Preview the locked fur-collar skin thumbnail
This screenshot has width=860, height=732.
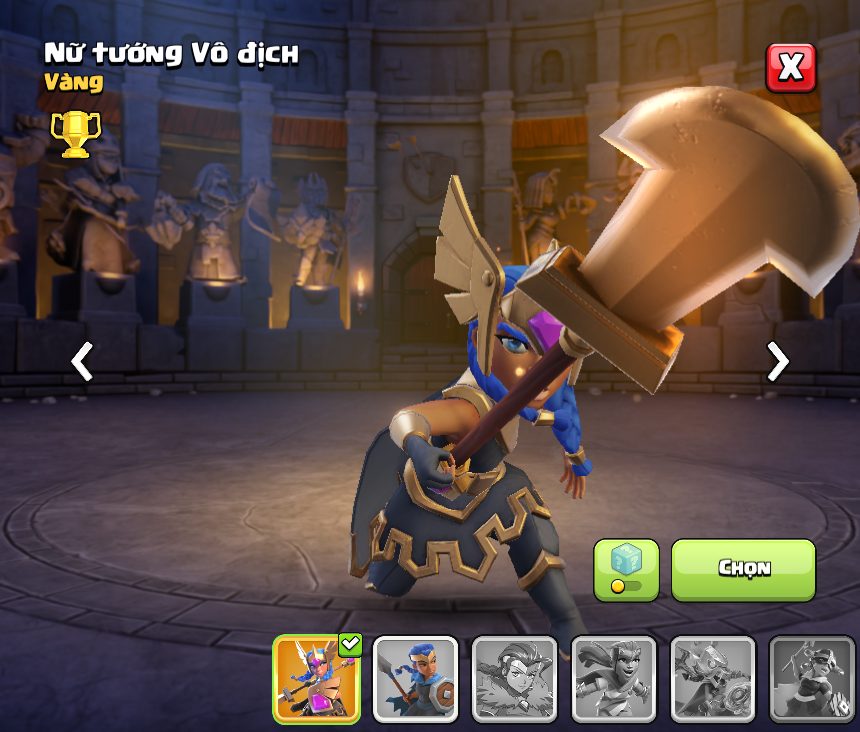(x=514, y=679)
